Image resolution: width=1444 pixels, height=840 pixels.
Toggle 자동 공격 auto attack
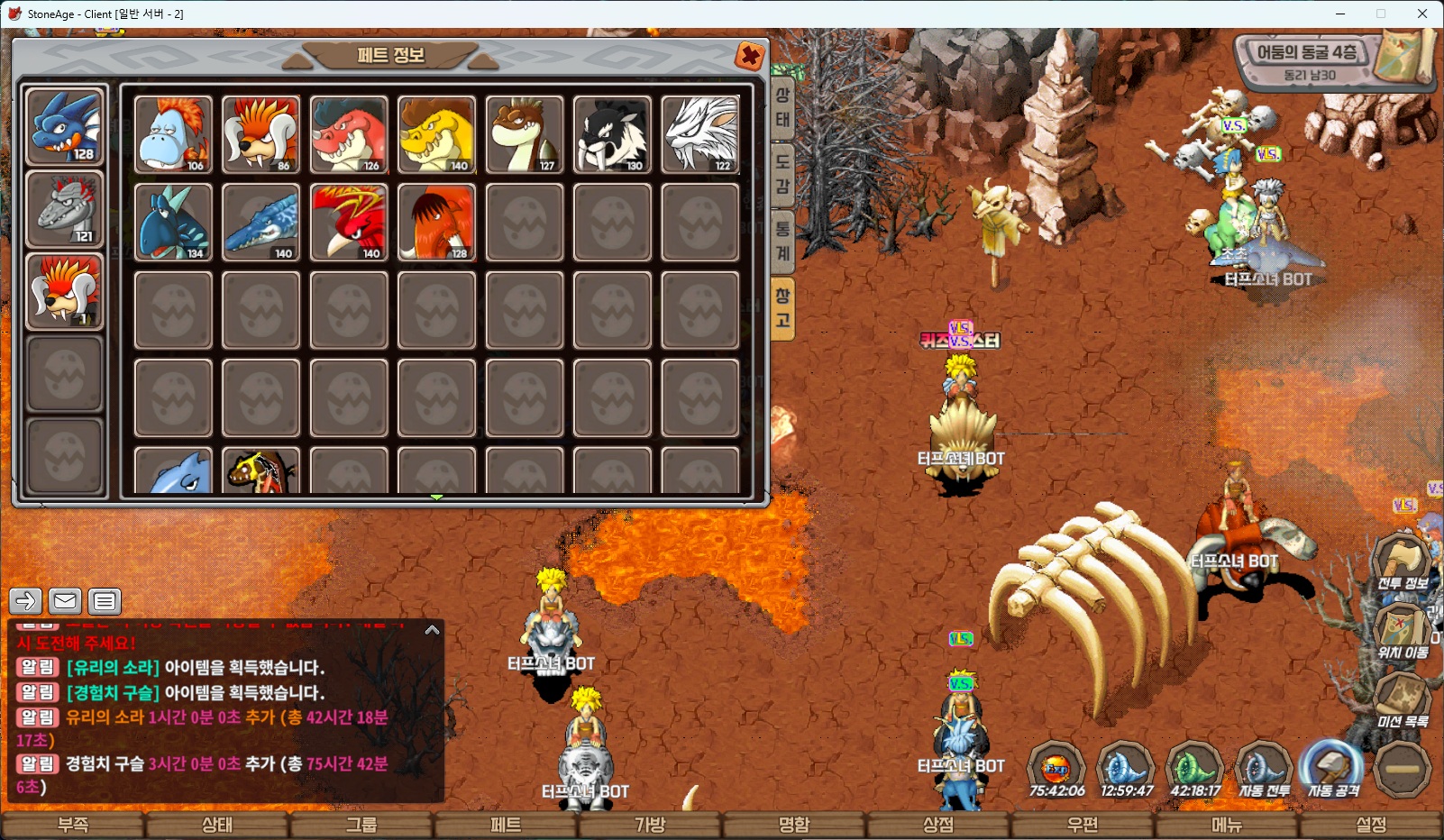pos(1333,772)
